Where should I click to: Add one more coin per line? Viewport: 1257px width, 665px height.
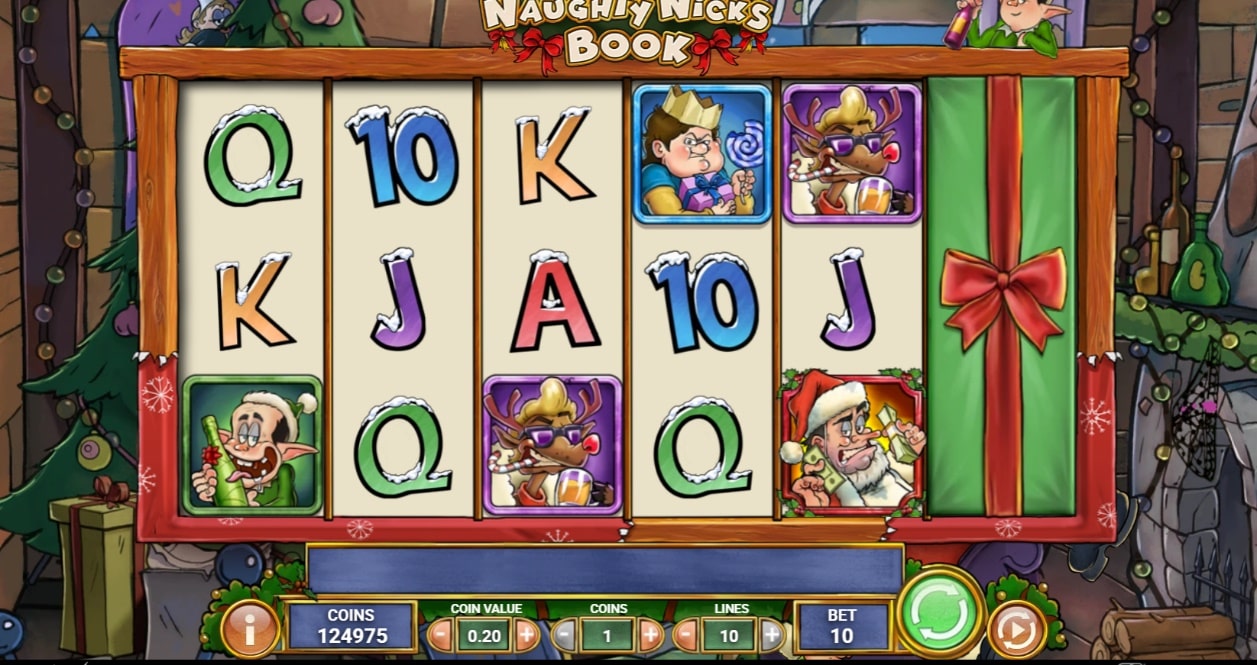(x=650, y=634)
